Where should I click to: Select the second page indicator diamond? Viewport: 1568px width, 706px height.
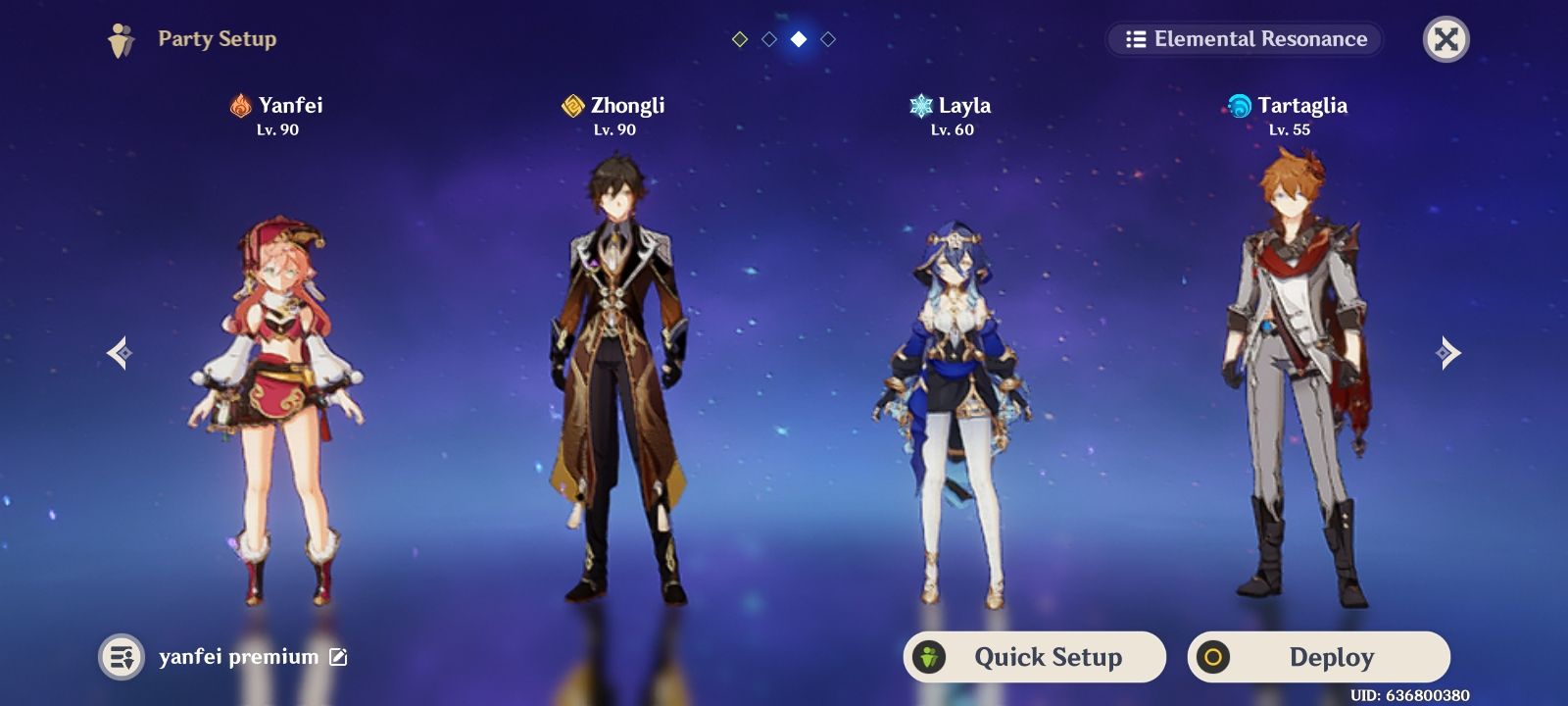(x=769, y=39)
